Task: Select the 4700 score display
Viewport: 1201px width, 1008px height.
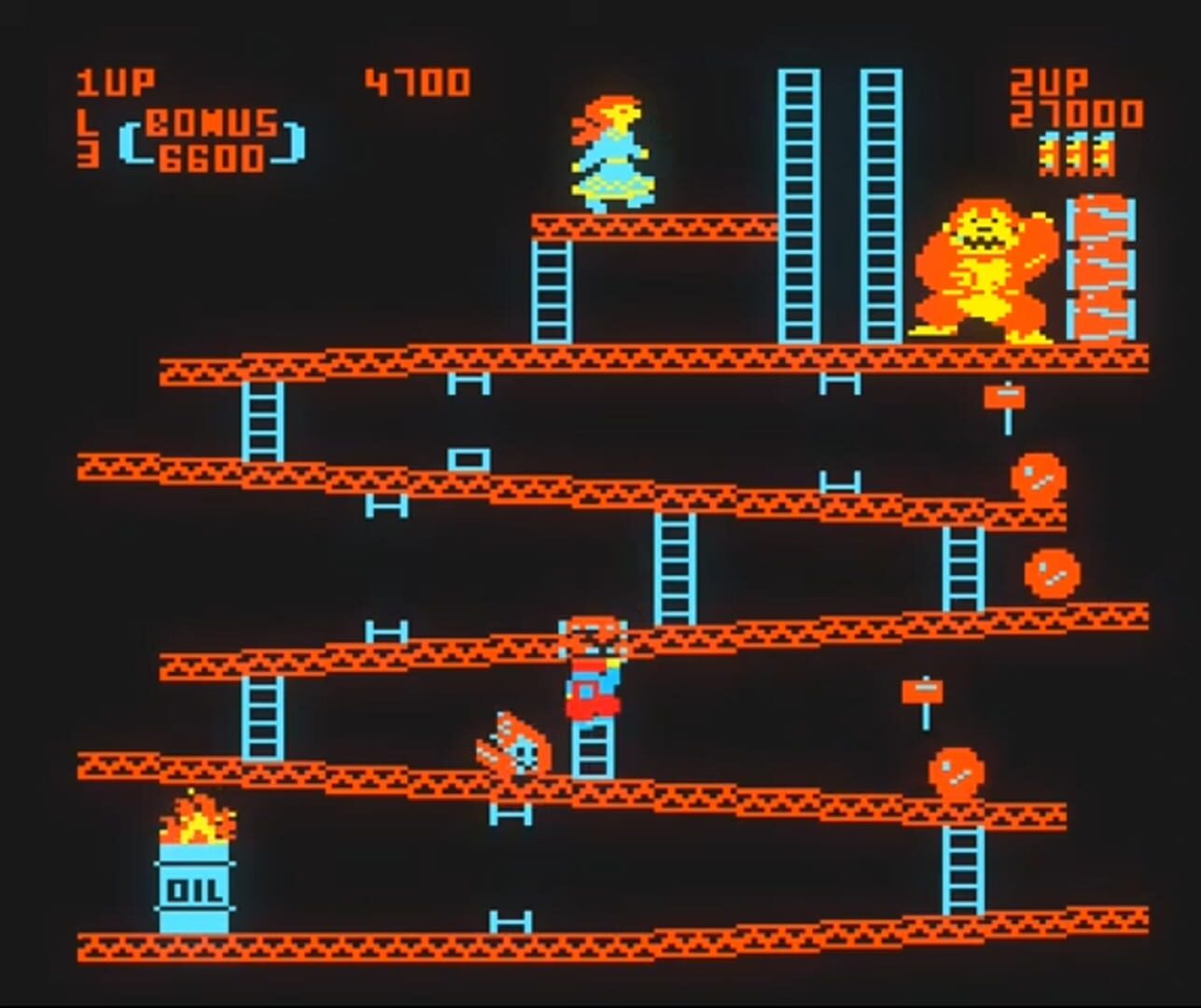Action: point(415,82)
